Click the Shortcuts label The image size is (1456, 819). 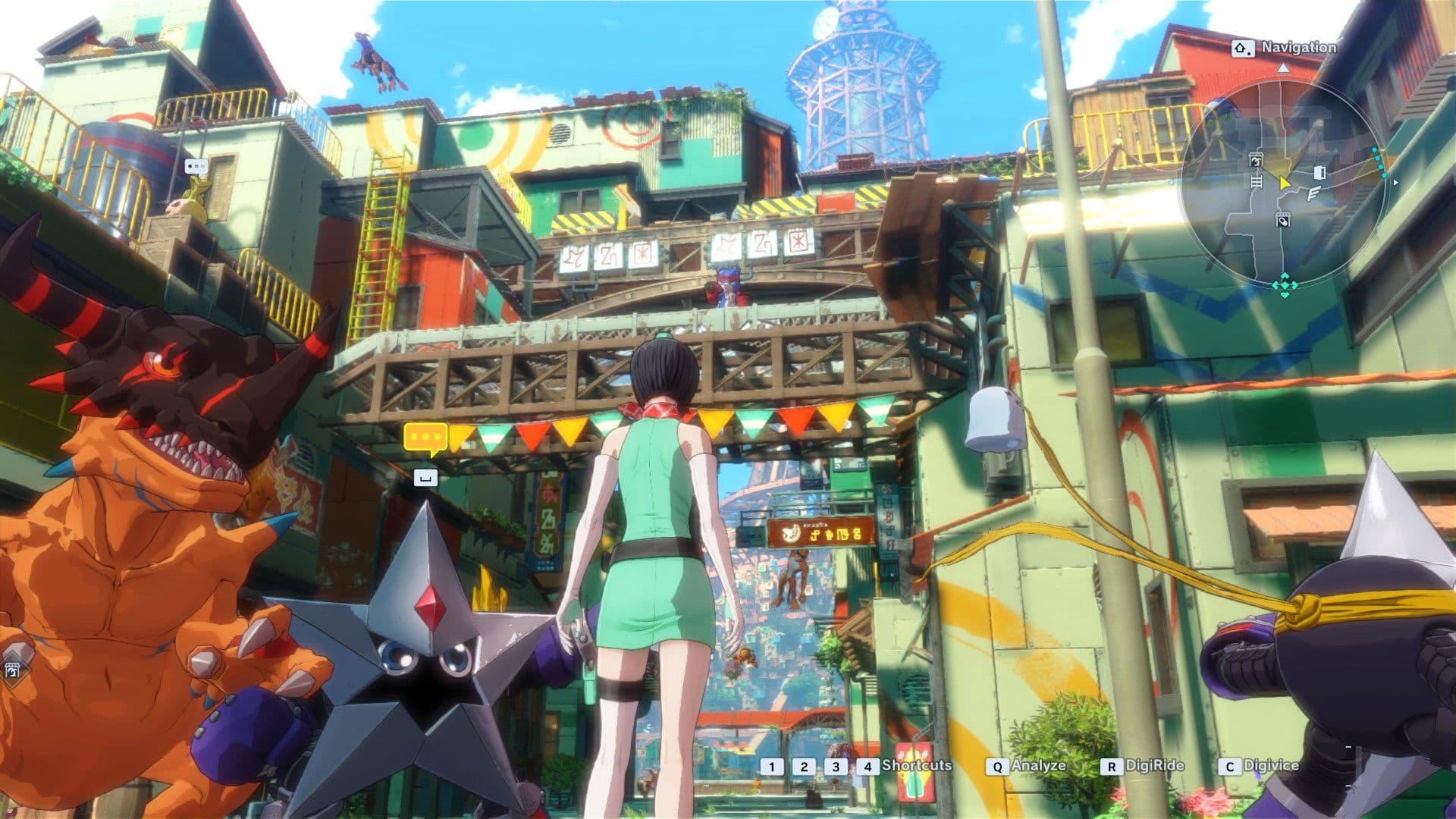915,767
